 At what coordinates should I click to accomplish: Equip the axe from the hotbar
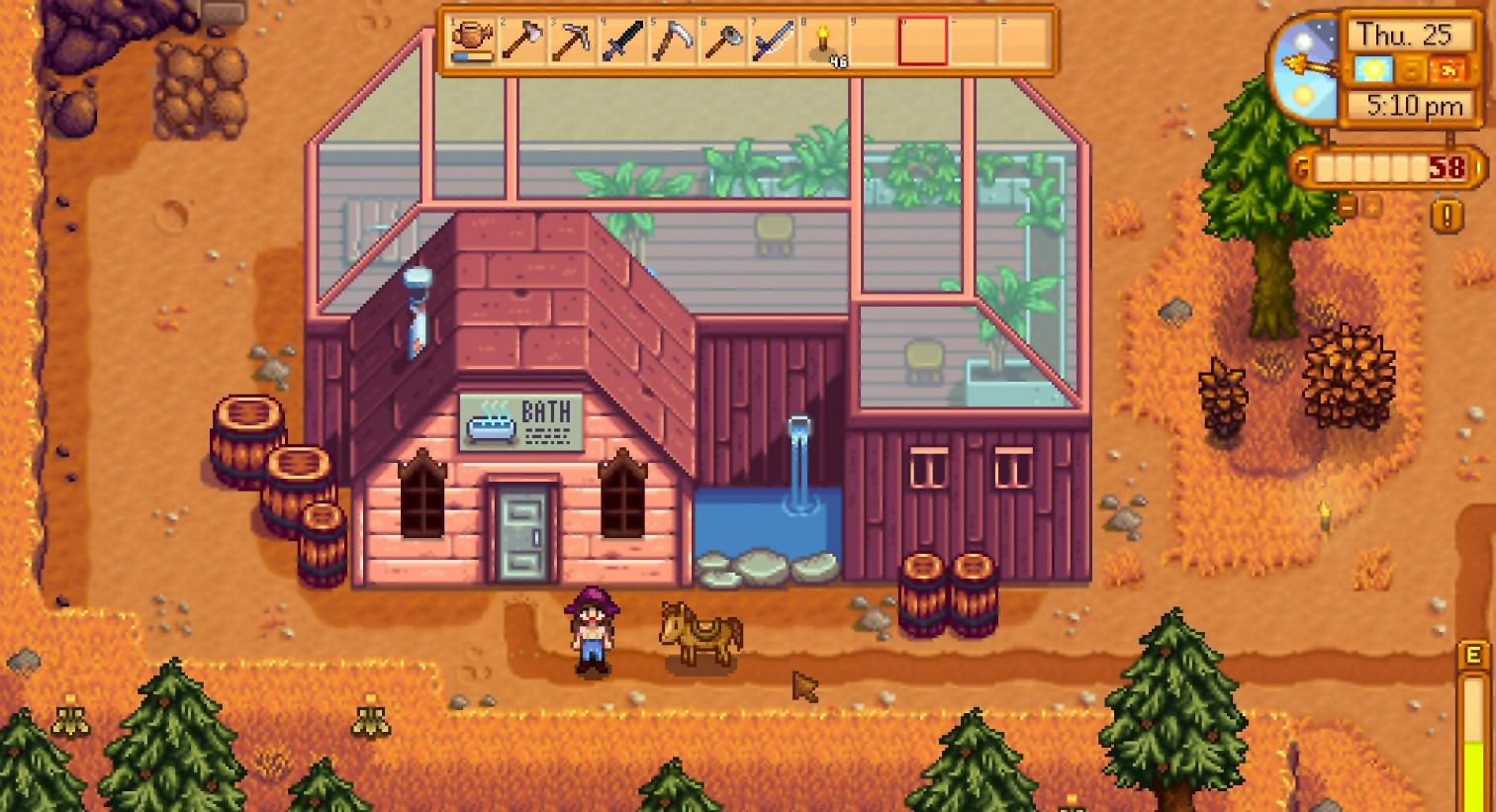[521, 42]
